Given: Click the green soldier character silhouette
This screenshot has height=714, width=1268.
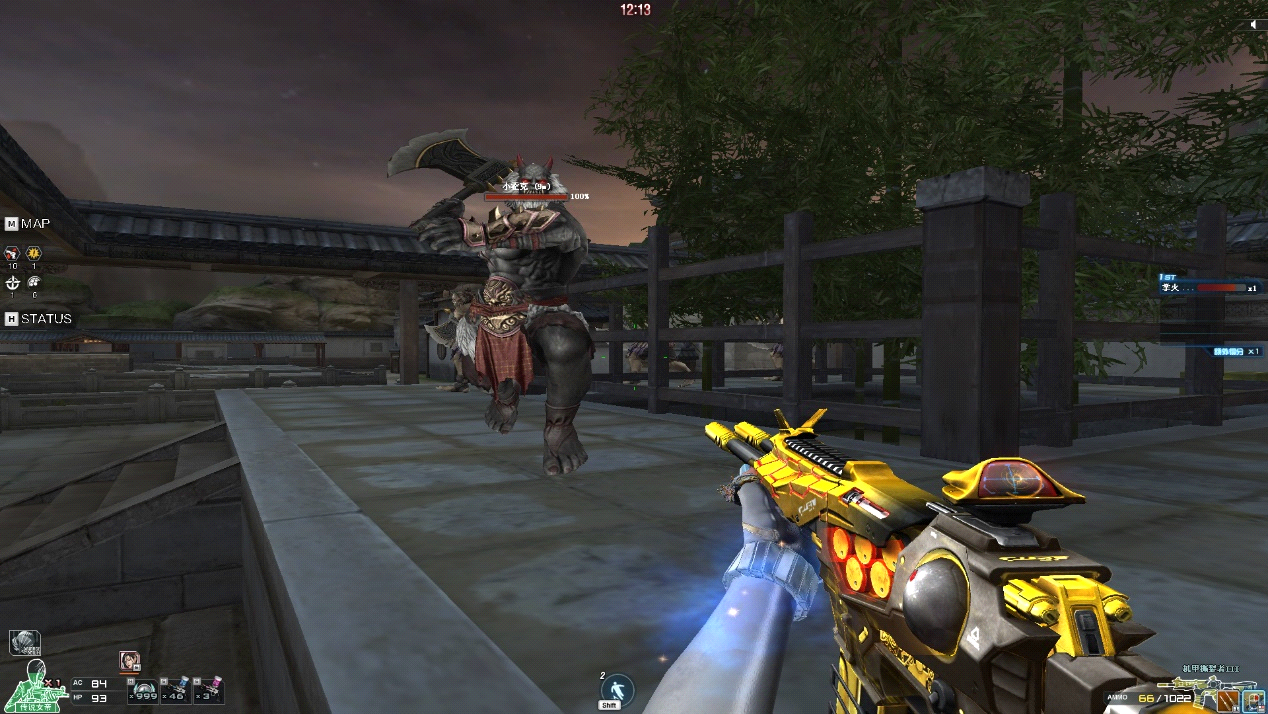Looking at the screenshot, I should click(x=35, y=686).
